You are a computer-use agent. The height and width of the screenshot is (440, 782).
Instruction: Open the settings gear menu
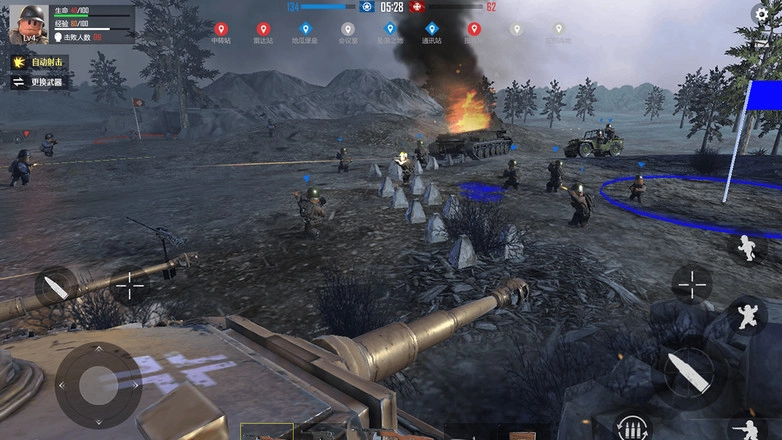click(x=763, y=15)
